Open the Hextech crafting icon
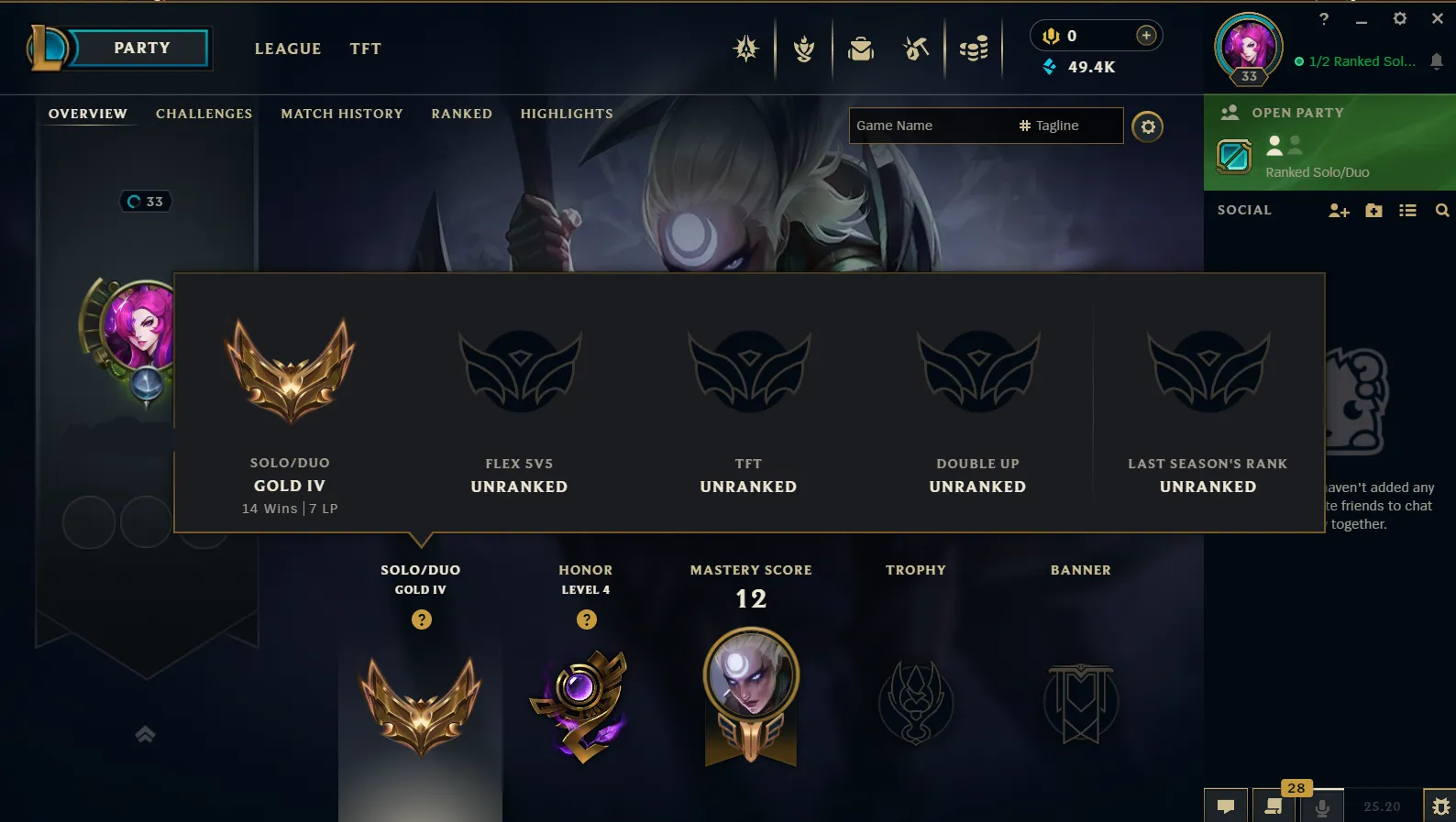 (x=916, y=49)
